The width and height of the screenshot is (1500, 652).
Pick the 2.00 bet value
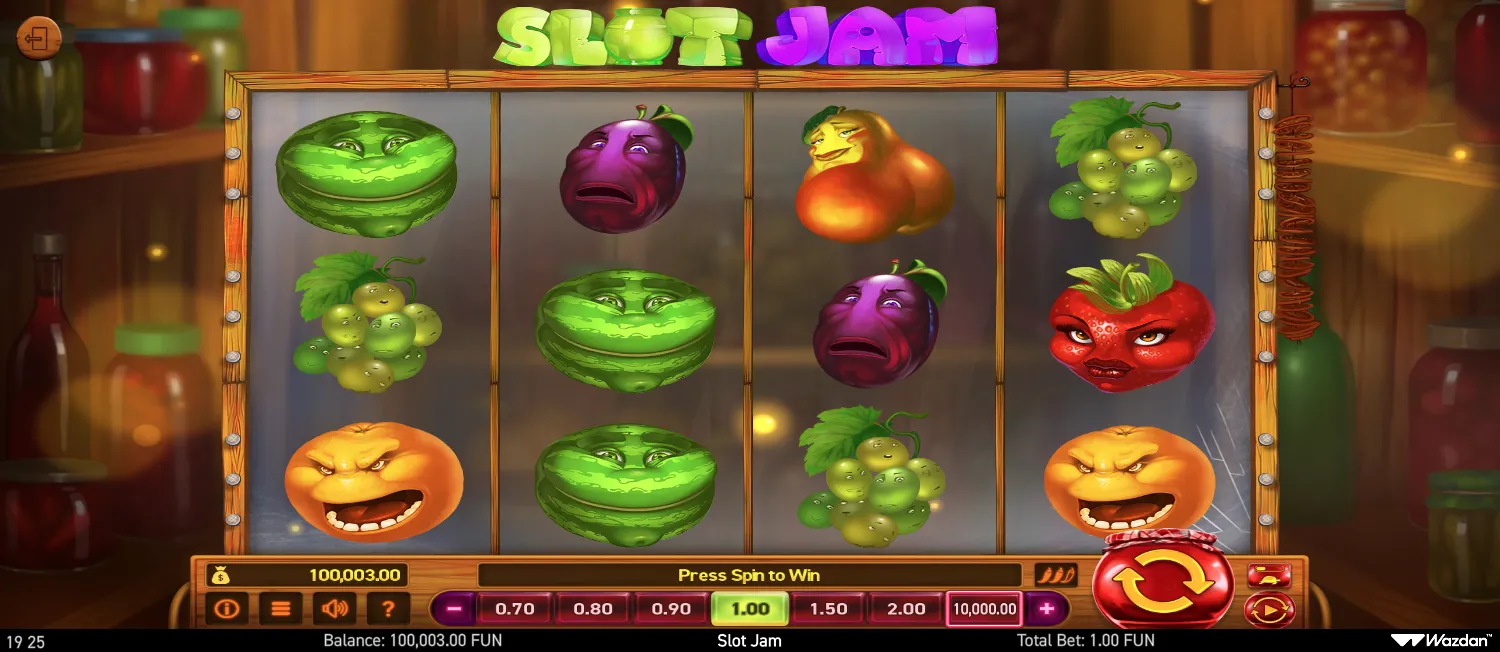(906, 608)
